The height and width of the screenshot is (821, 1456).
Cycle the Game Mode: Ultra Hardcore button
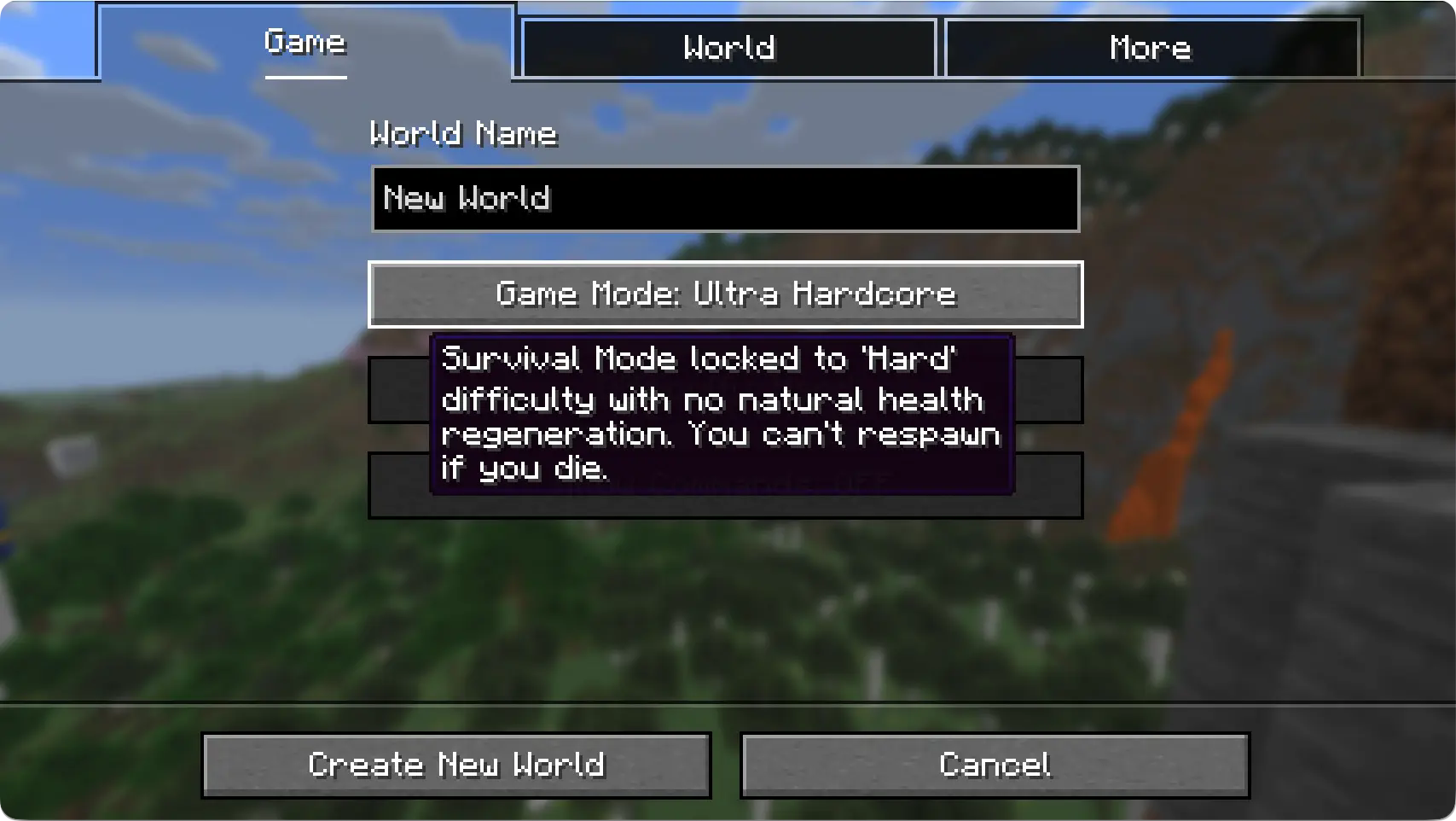[x=725, y=294]
